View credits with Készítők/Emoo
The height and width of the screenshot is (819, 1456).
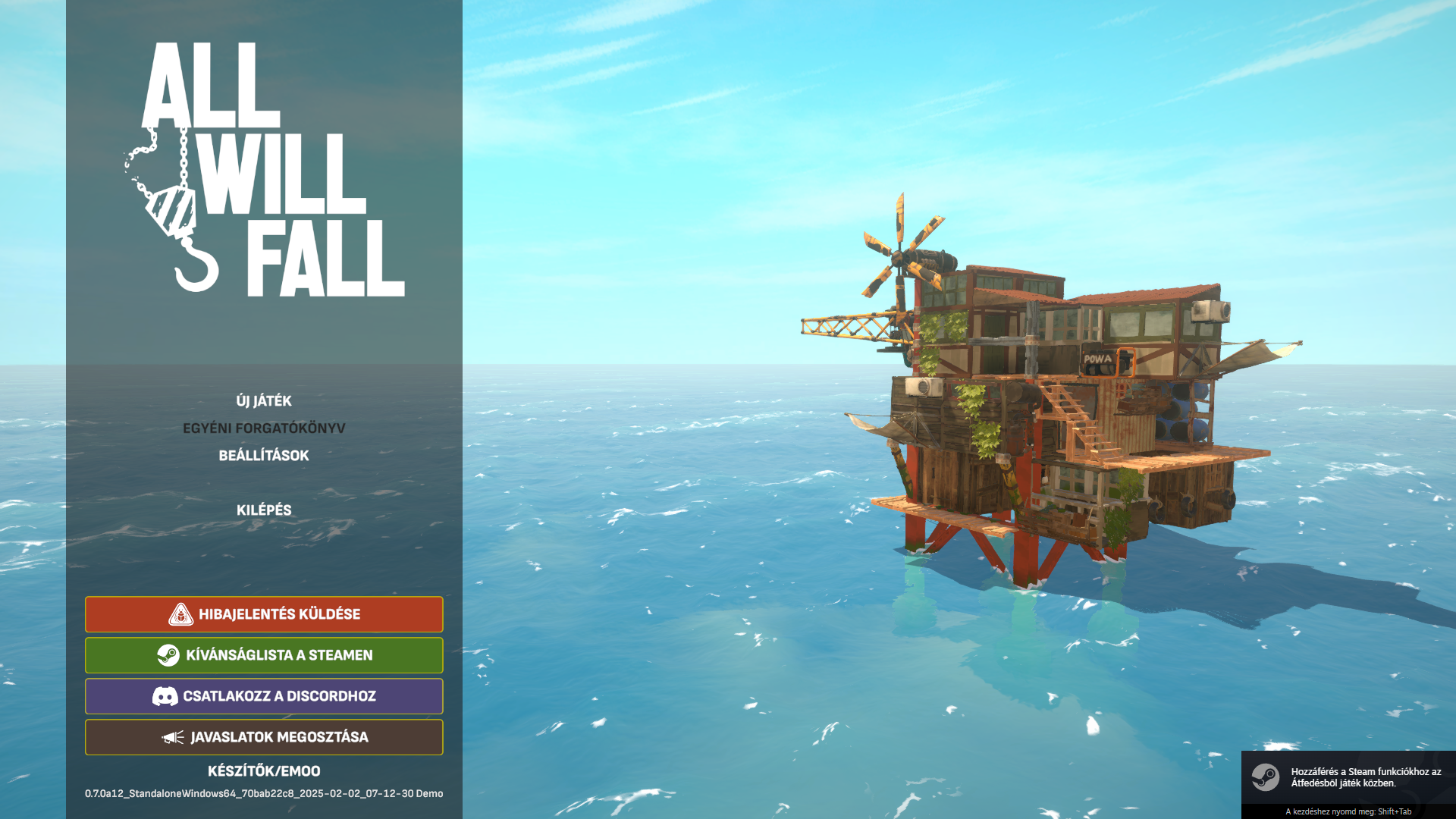click(x=264, y=770)
